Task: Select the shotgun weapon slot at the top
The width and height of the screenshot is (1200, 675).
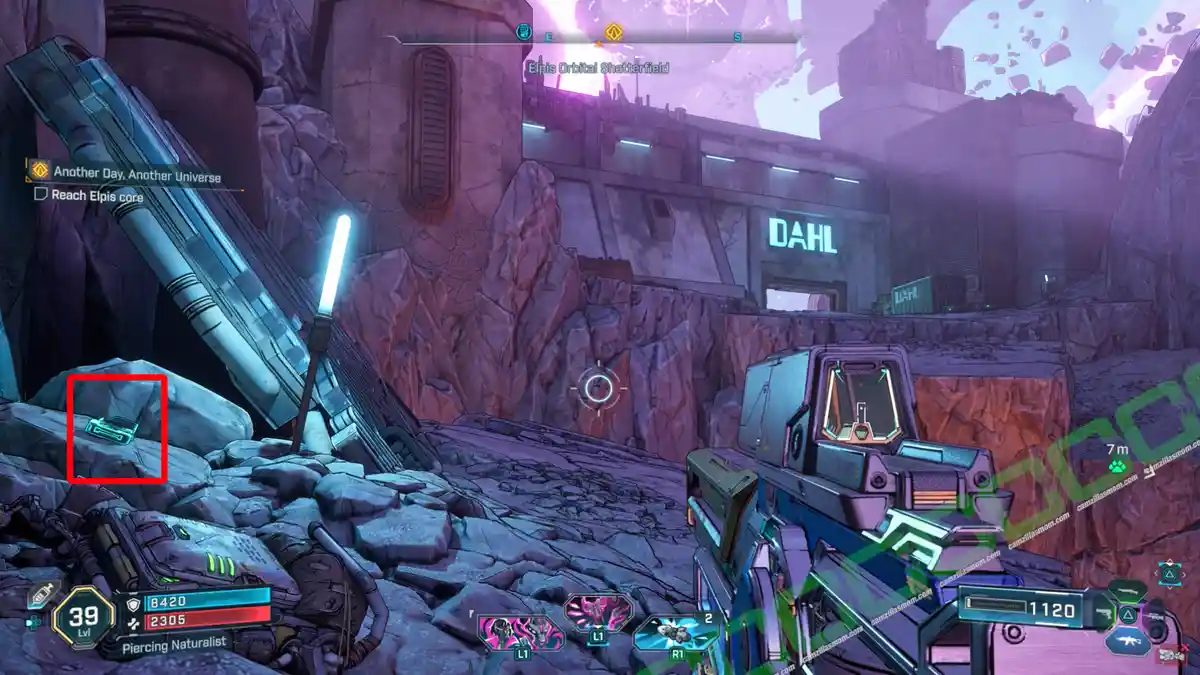Action: pyautogui.click(x=1129, y=590)
